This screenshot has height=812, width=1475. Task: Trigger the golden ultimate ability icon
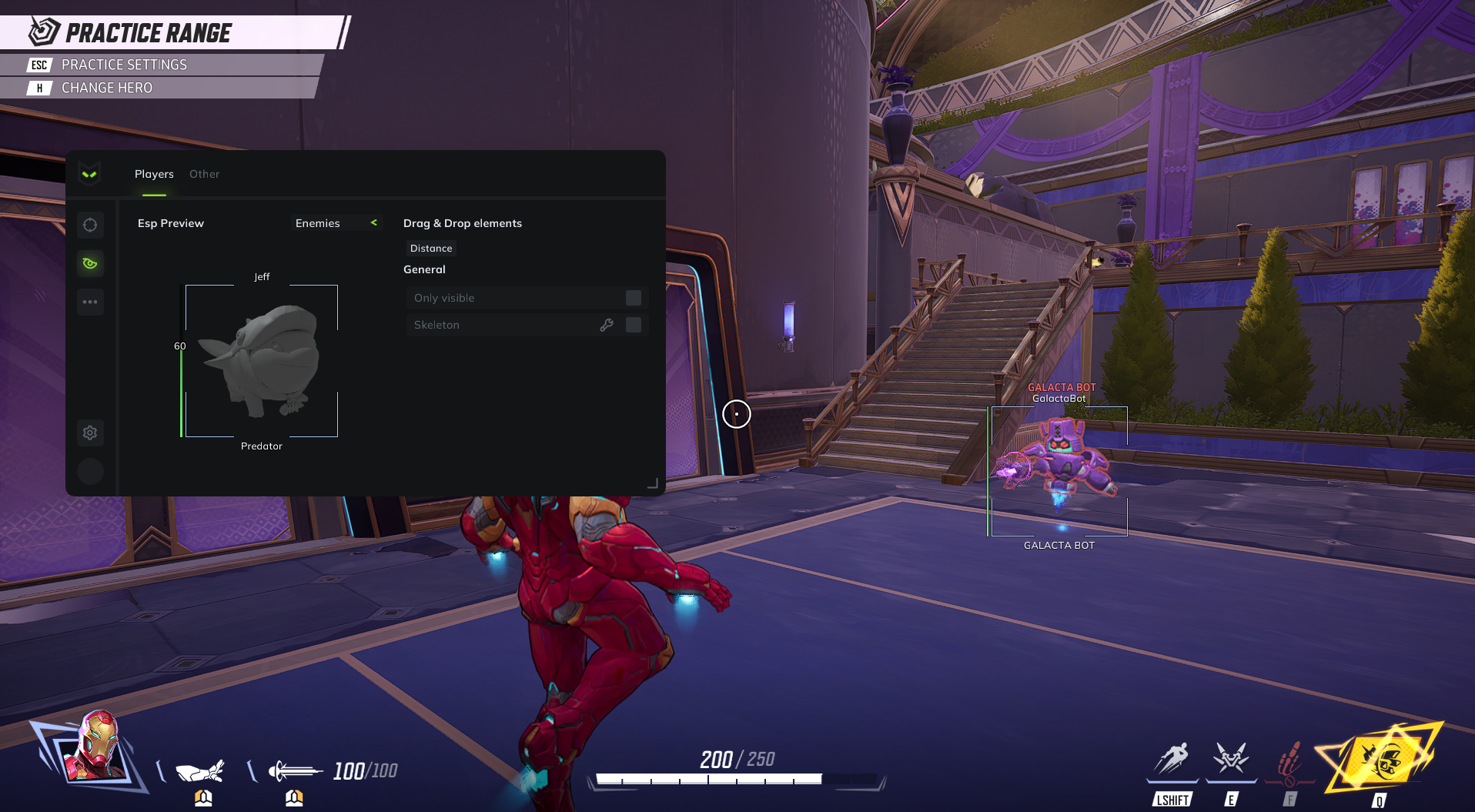1381,759
